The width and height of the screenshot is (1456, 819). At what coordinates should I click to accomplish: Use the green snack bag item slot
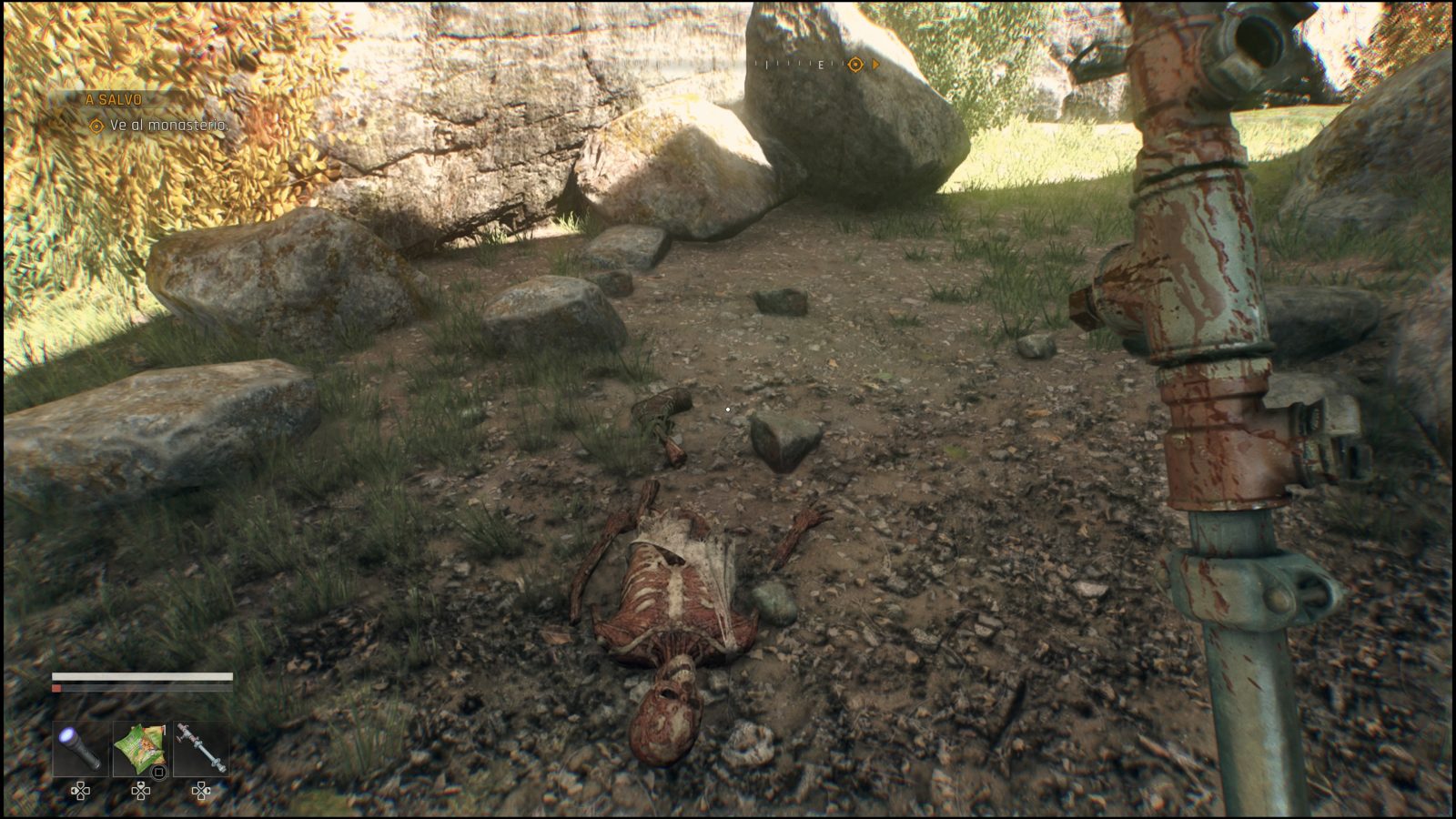pos(140,749)
